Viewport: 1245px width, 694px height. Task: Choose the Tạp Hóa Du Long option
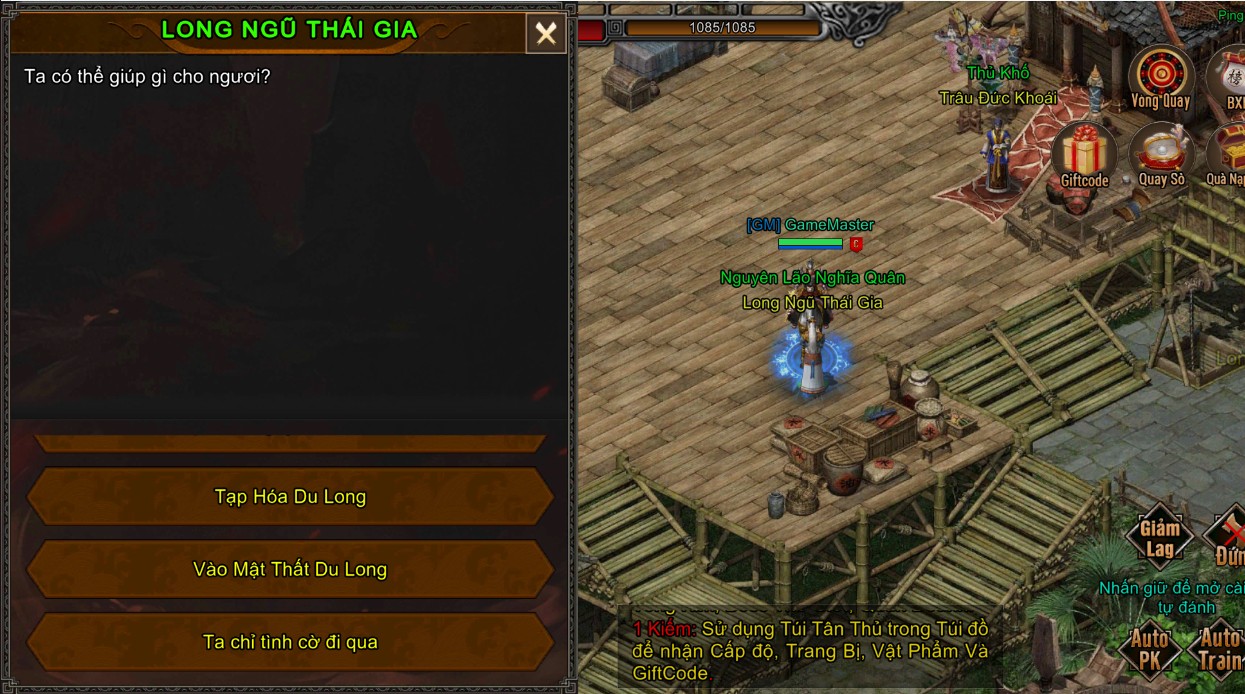point(290,497)
